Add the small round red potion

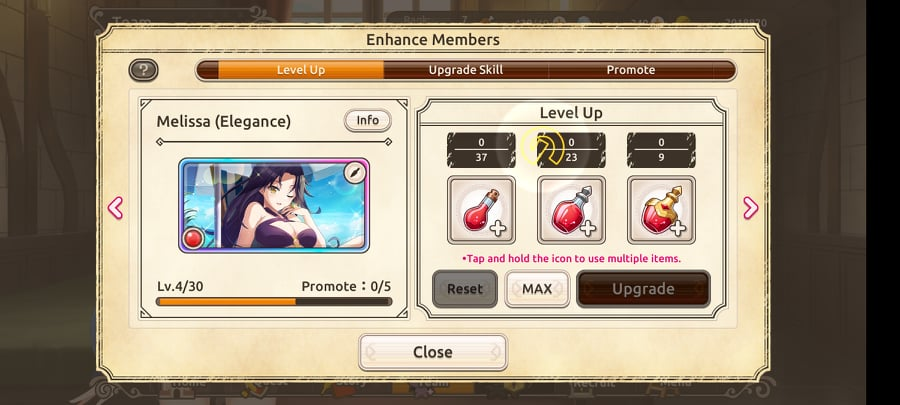[x=481, y=210]
